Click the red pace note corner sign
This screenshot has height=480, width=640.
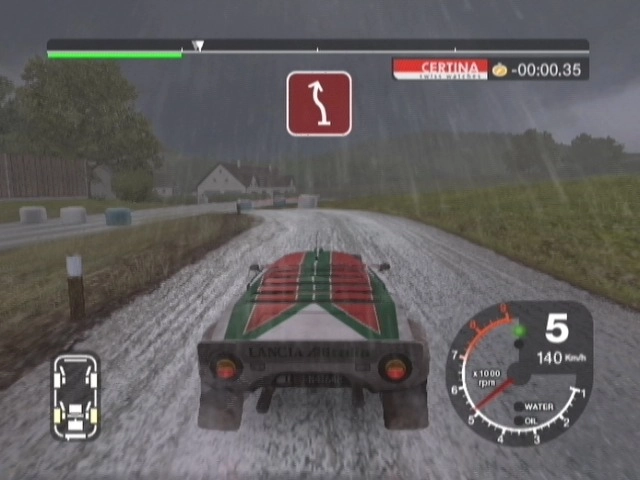point(319,103)
